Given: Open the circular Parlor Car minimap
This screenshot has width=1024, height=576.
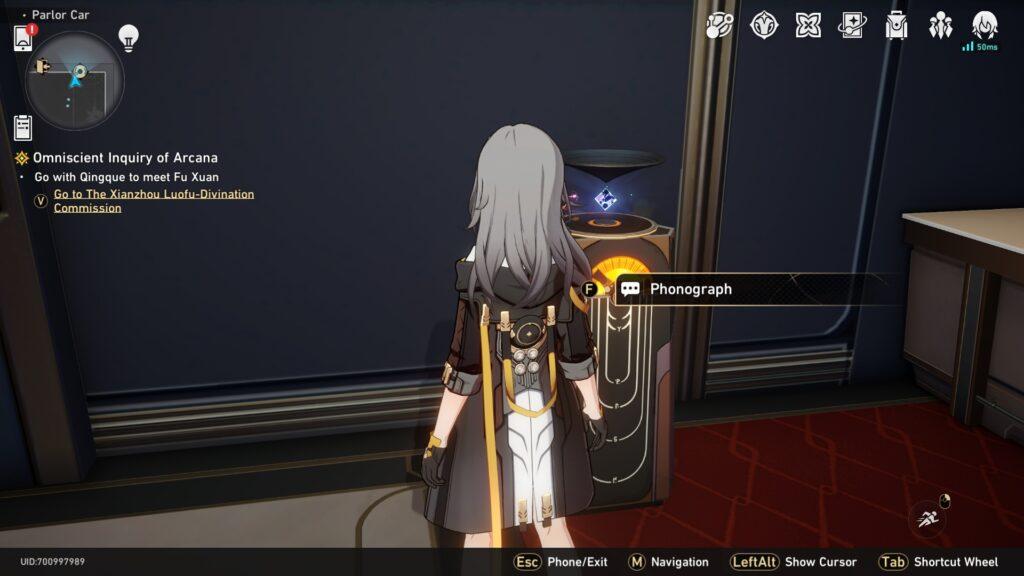Looking at the screenshot, I should pyautogui.click(x=75, y=80).
